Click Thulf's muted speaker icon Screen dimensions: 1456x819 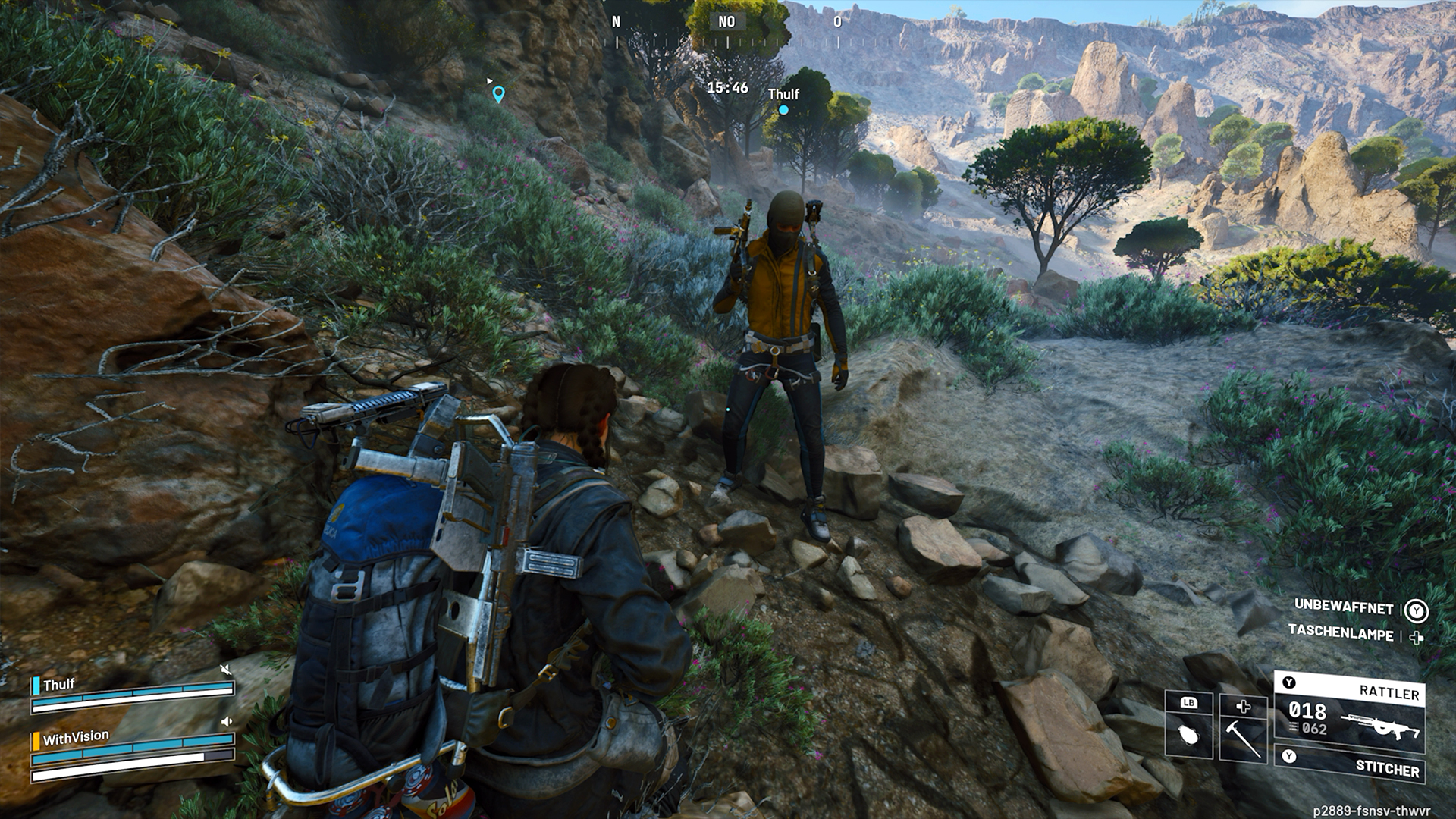[x=225, y=670]
